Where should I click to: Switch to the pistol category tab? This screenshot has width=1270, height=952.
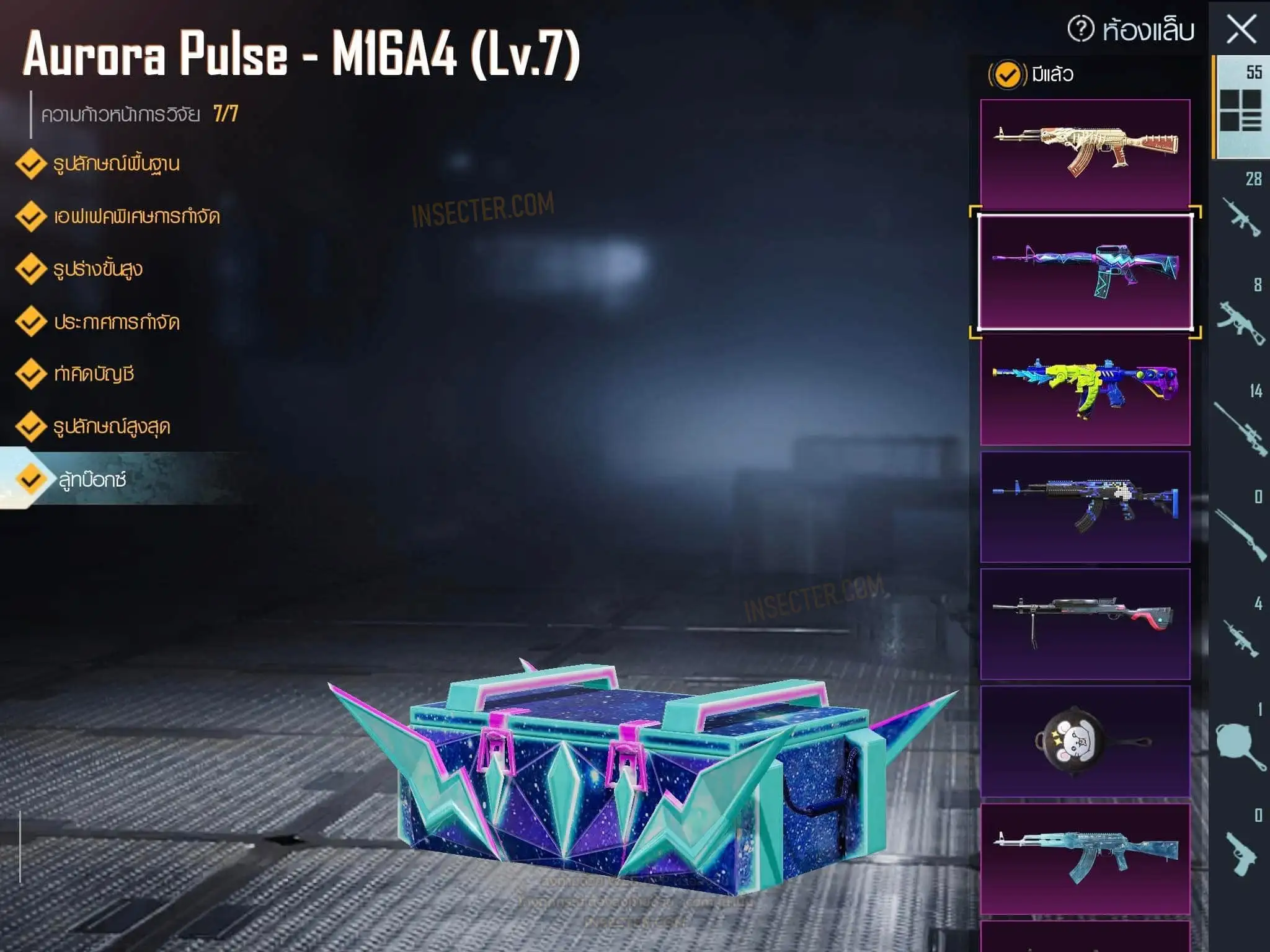pyautogui.click(x=1241, y=846)
